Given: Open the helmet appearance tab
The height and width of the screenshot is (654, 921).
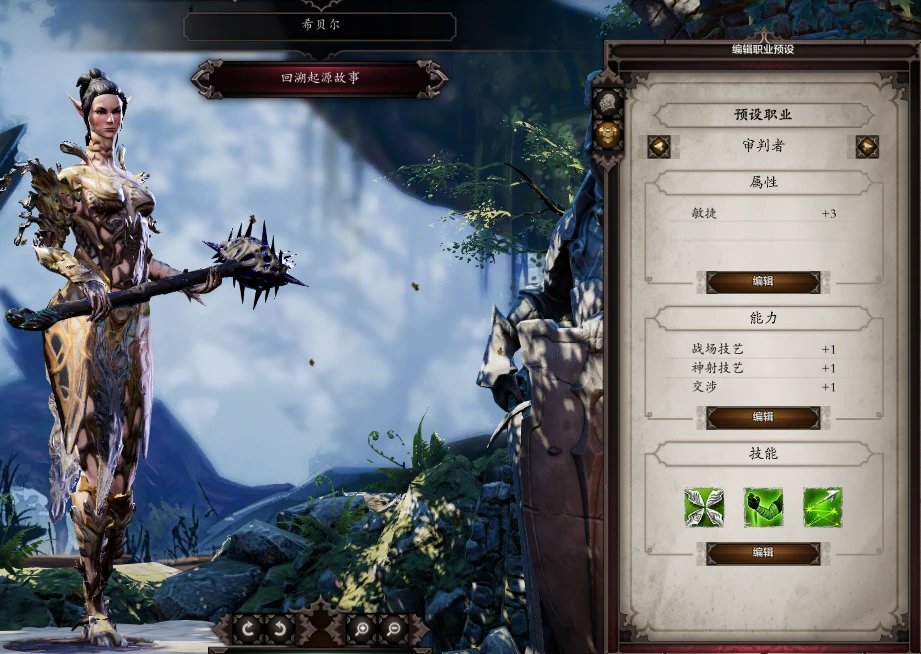Looking at the screenshot, I should (606, 101).
